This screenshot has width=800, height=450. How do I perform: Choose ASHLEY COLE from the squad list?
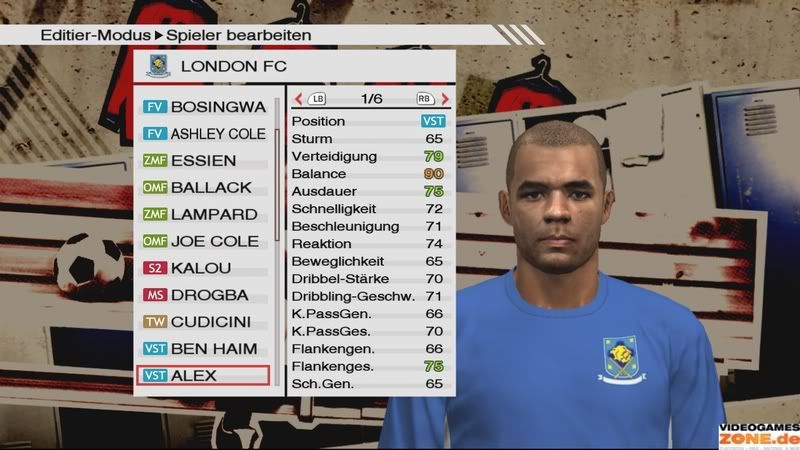[203, 133]
